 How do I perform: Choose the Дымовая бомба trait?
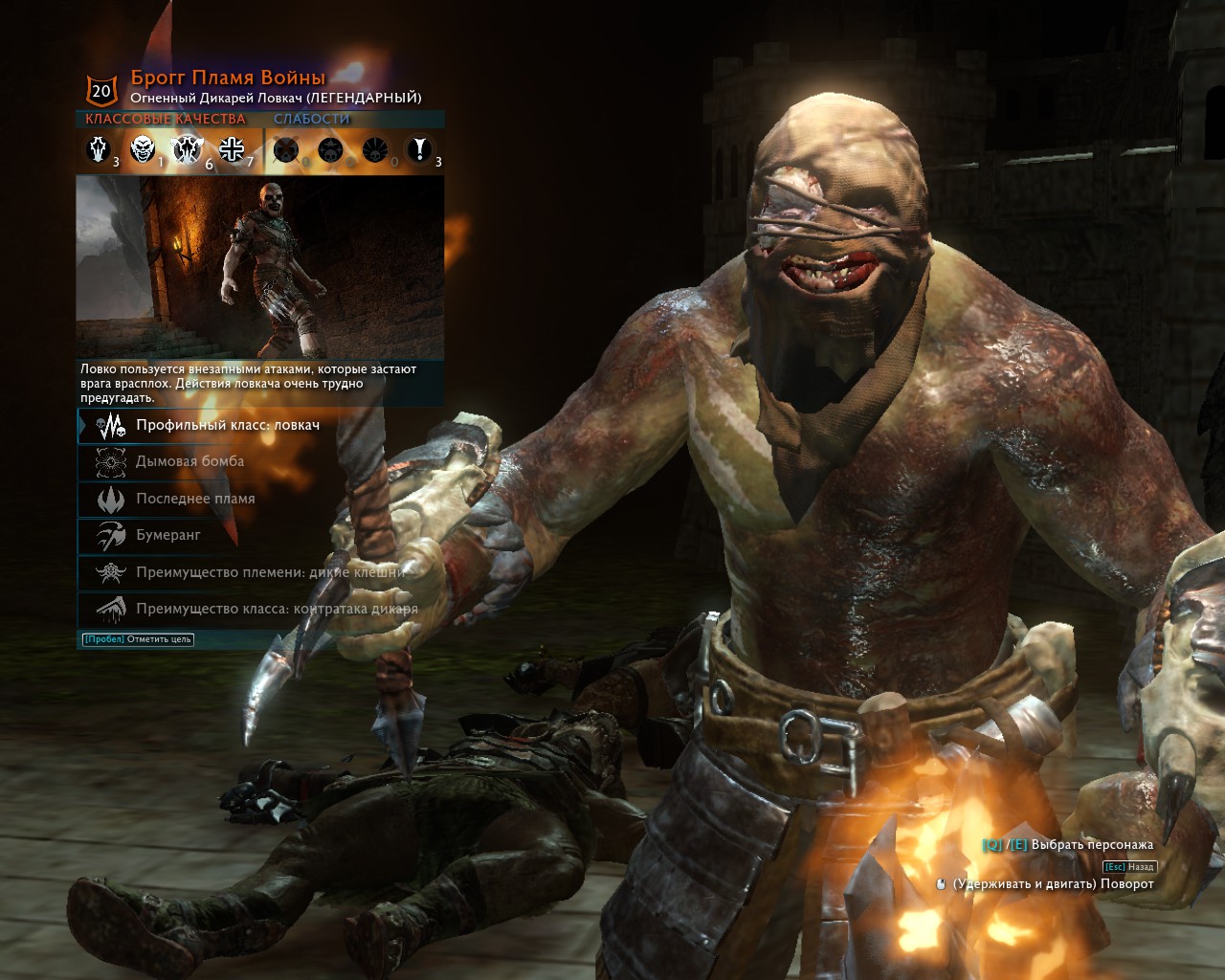(x=189, y=461)
